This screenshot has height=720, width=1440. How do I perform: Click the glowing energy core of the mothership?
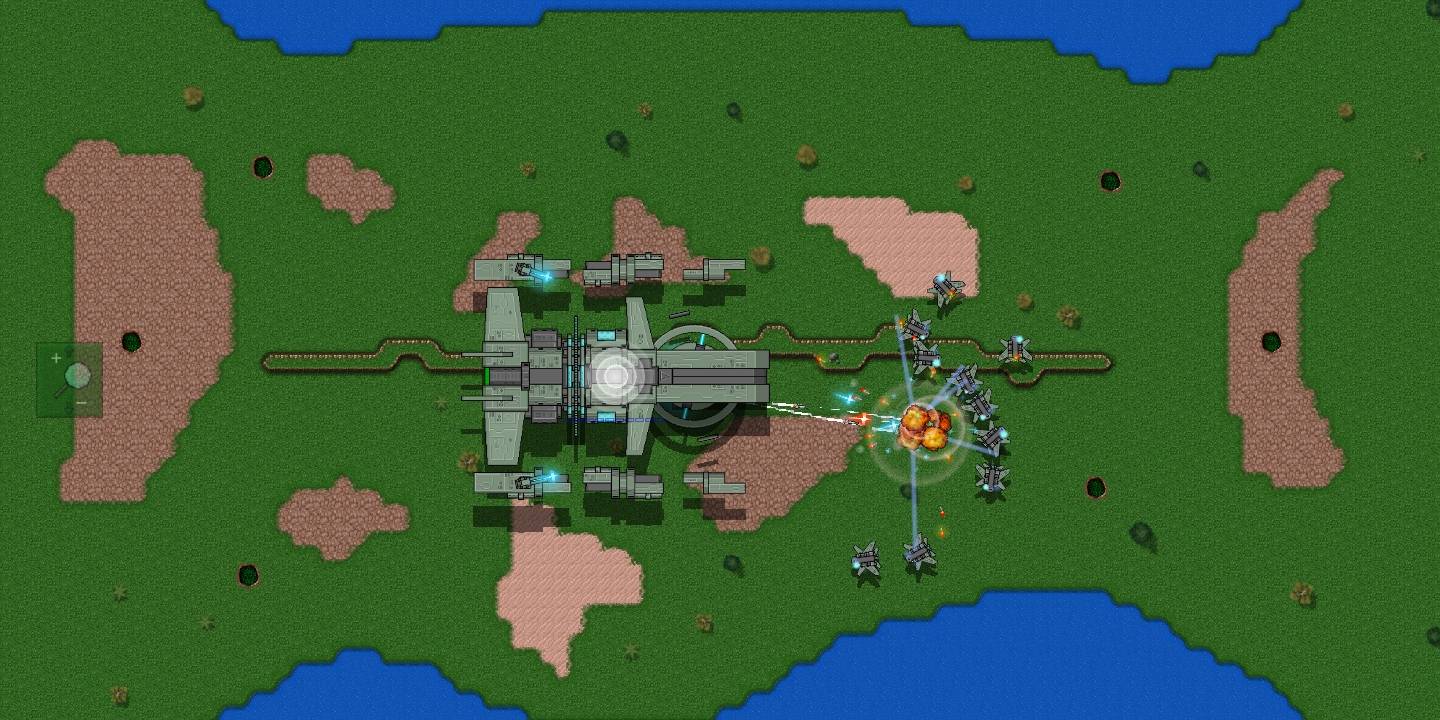(x=614, y=378)
